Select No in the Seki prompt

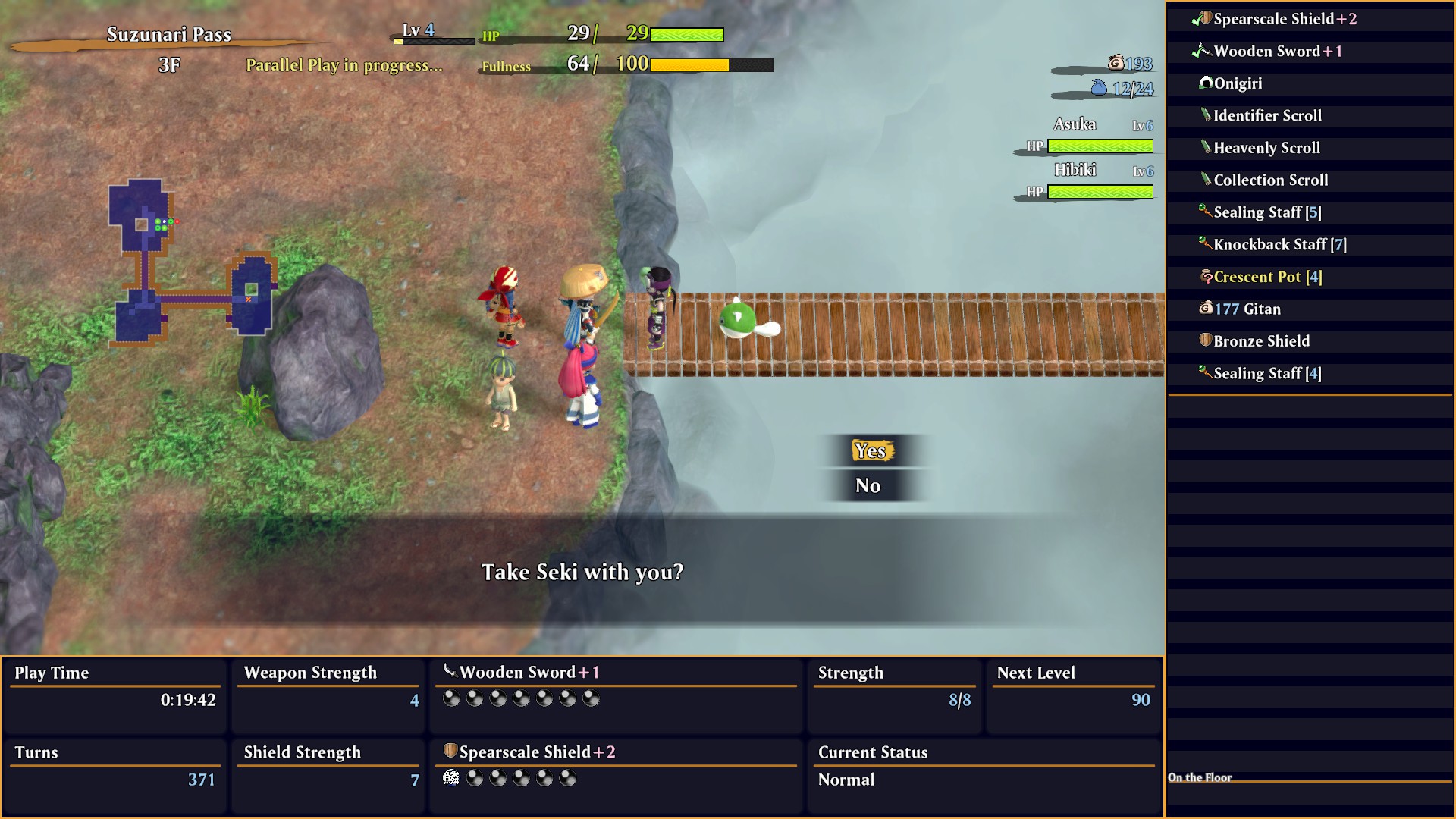pyautogui.click(x=868, y=486)
